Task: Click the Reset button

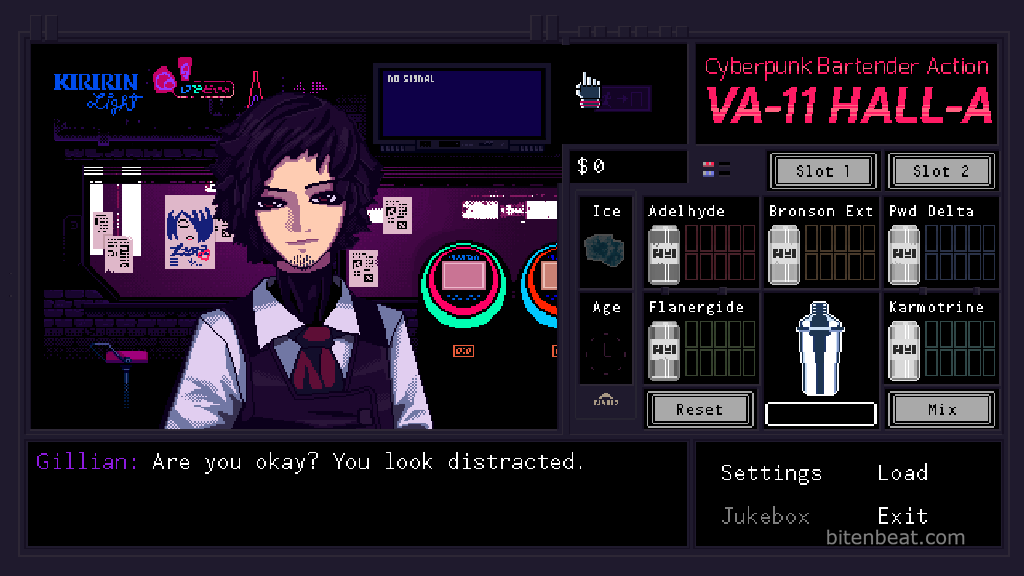Action: (699, 409)
